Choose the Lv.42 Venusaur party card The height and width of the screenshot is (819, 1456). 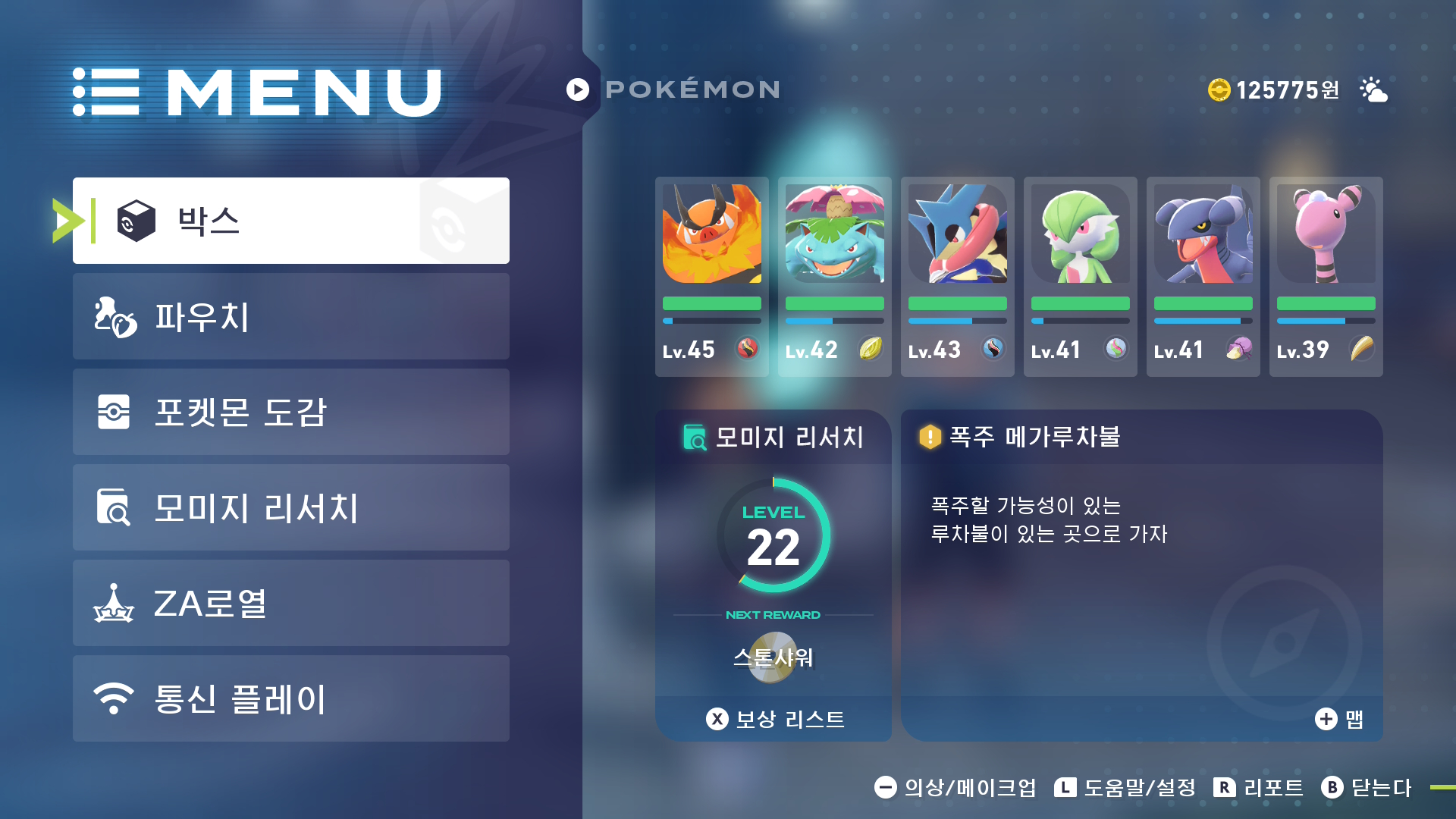(x=834, y=276)
